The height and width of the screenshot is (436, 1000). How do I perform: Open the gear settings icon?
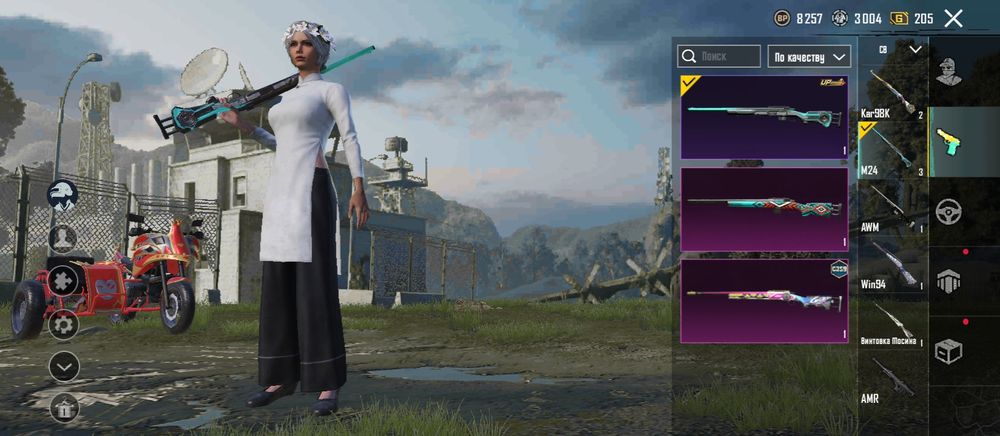64,324
